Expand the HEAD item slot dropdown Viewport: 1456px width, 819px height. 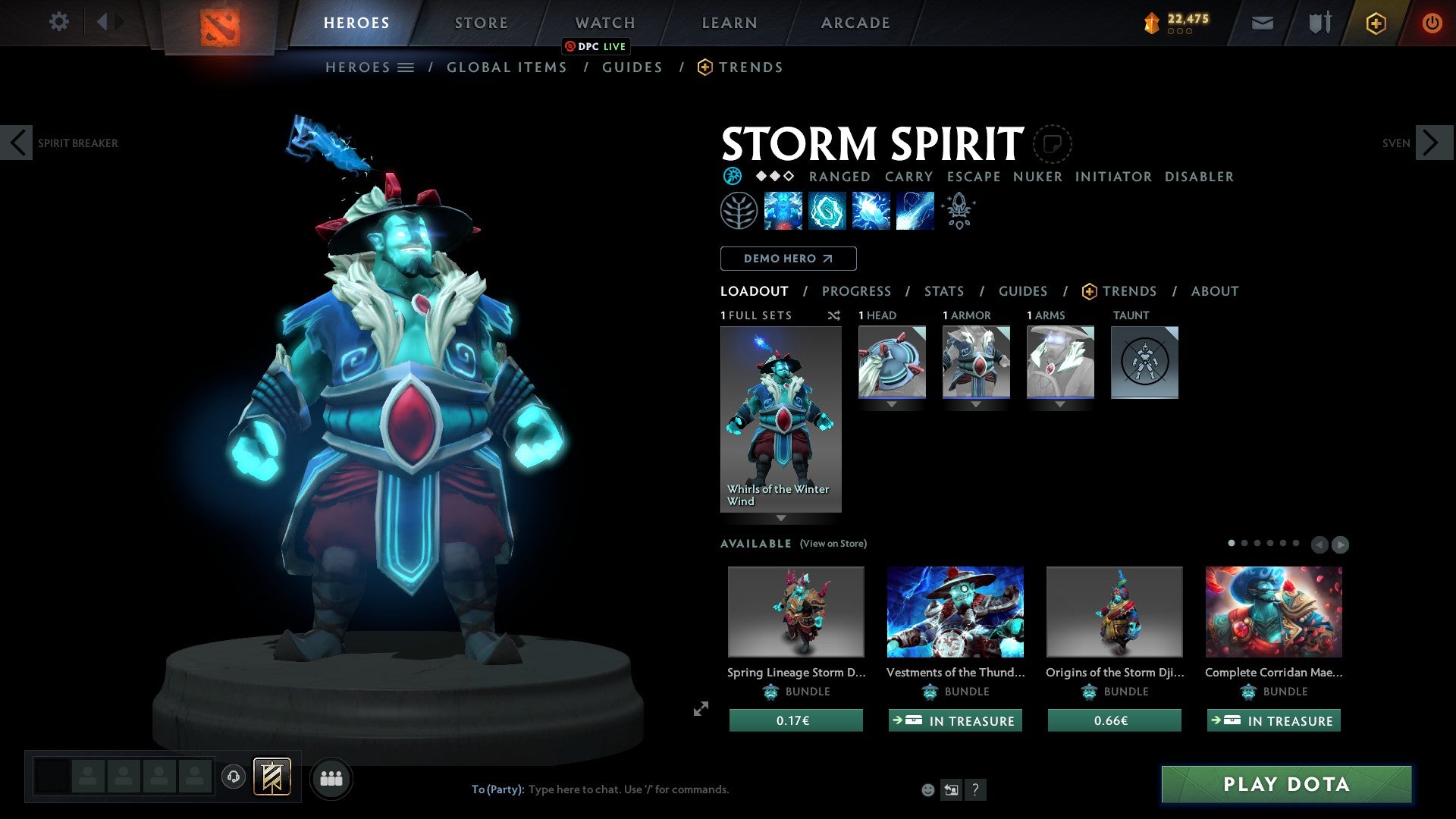(892, 404)
